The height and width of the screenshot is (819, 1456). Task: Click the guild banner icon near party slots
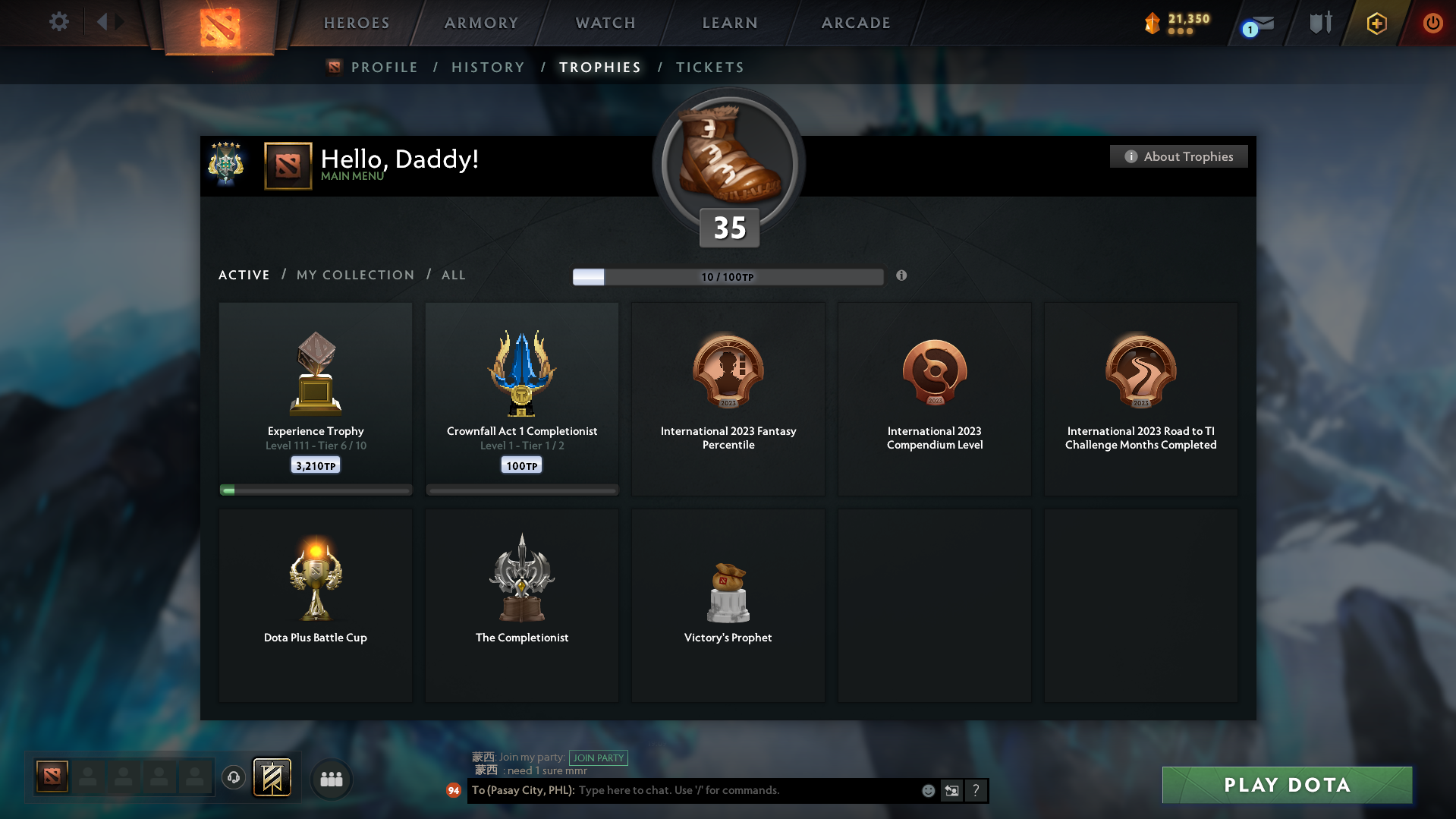(272, 778)
